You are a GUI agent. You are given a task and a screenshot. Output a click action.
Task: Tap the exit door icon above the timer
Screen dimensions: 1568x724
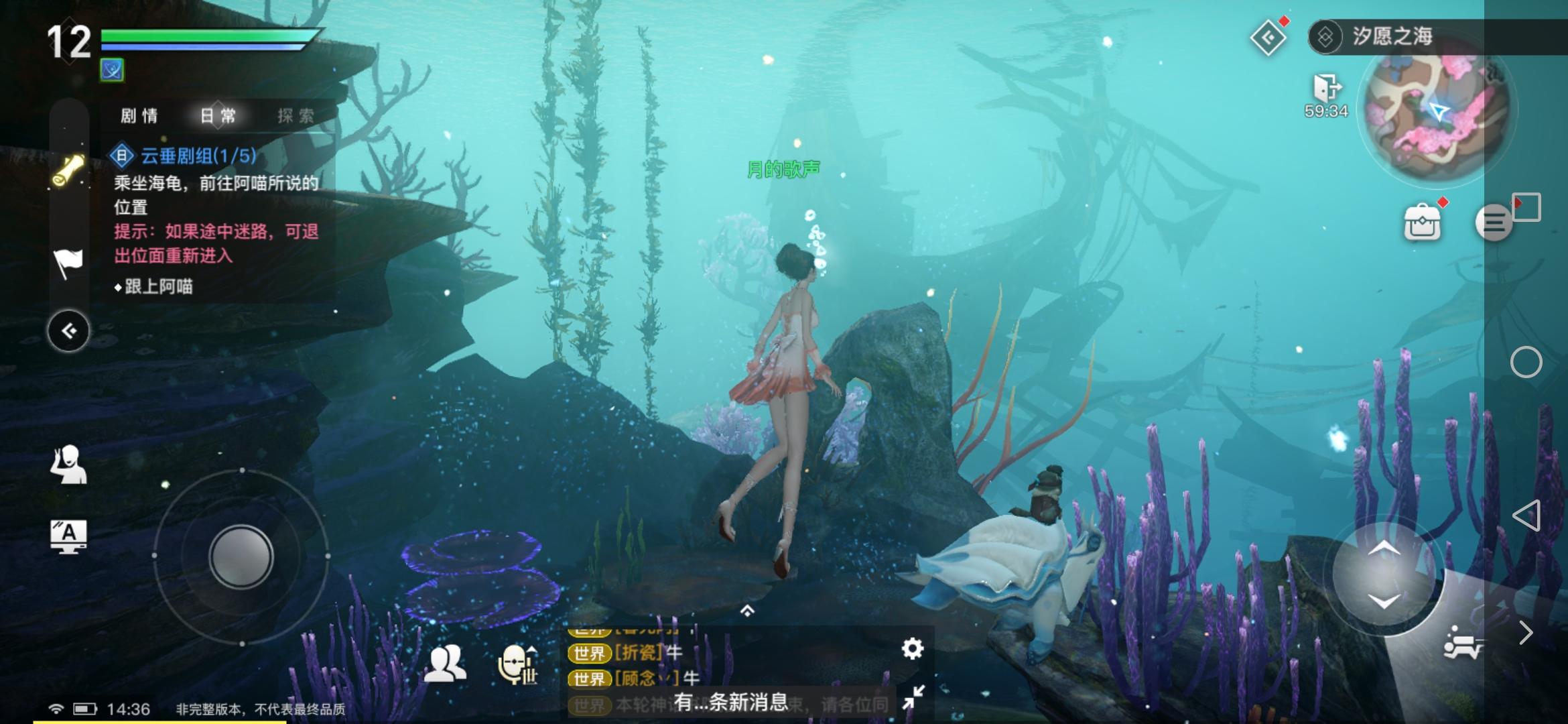click(1326, 88)
